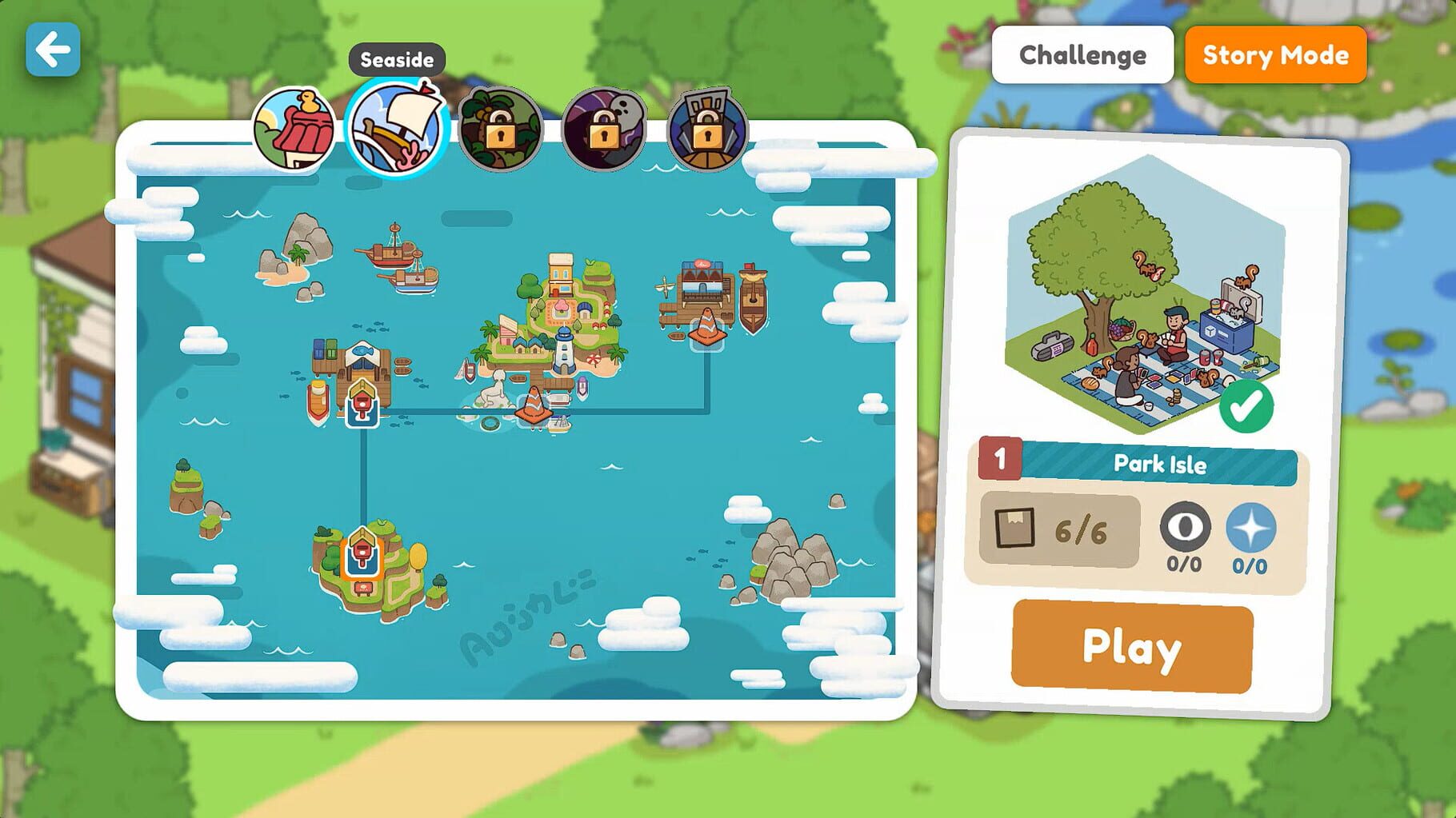
Task: Switch to Story Mode
Action: [x=1275, y=54]
